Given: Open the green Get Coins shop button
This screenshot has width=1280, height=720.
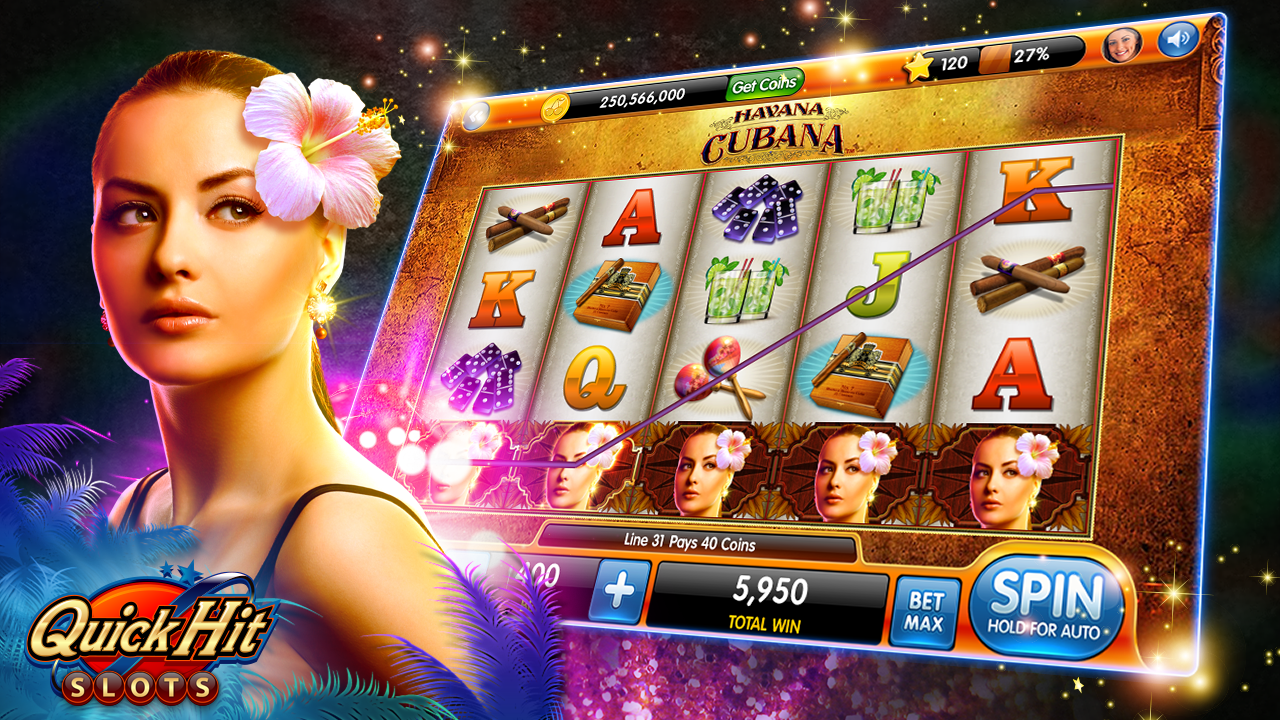Looking at the screenshot, I should 765,85.
